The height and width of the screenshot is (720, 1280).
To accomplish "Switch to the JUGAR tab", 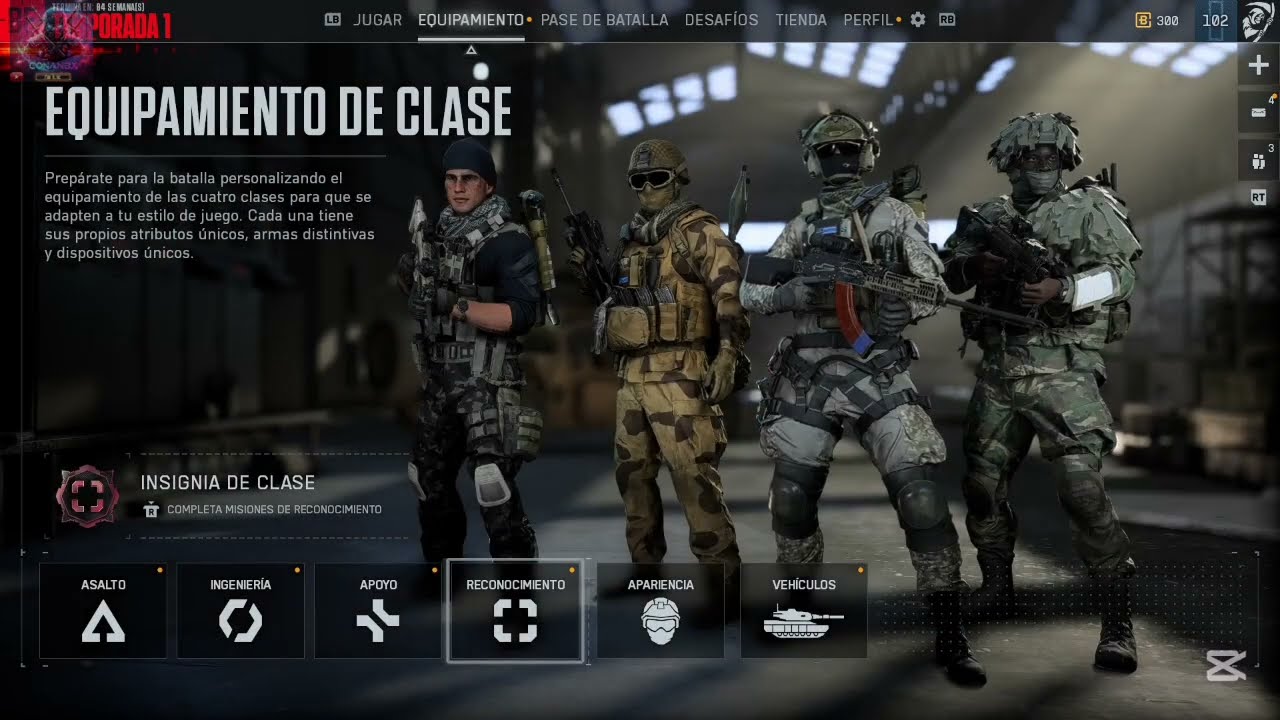I will (x=377, y=20).
